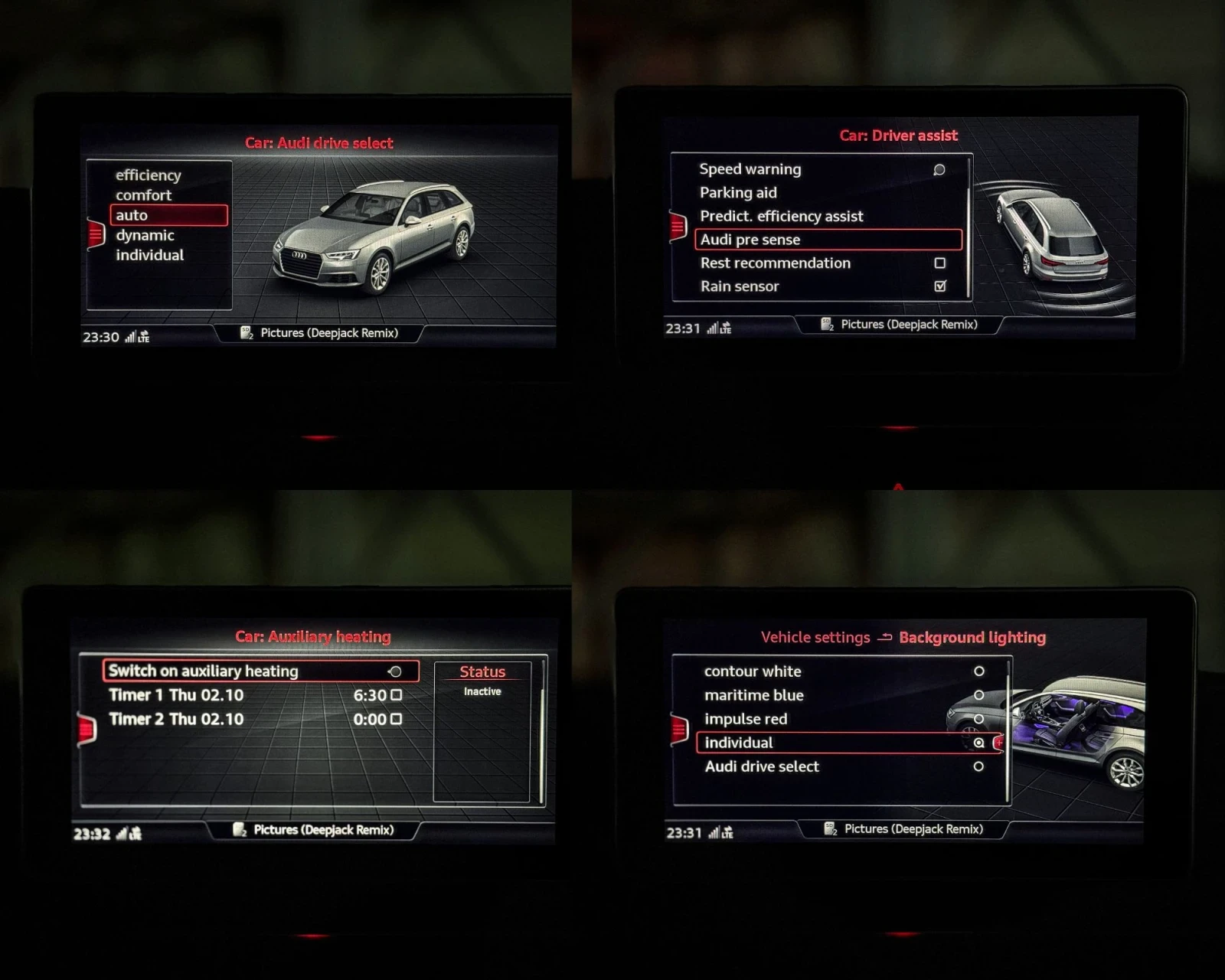This screenshot has width=1225, height=980.
Task: Select the highlighted auto drive mode
Action: [168, 215]
